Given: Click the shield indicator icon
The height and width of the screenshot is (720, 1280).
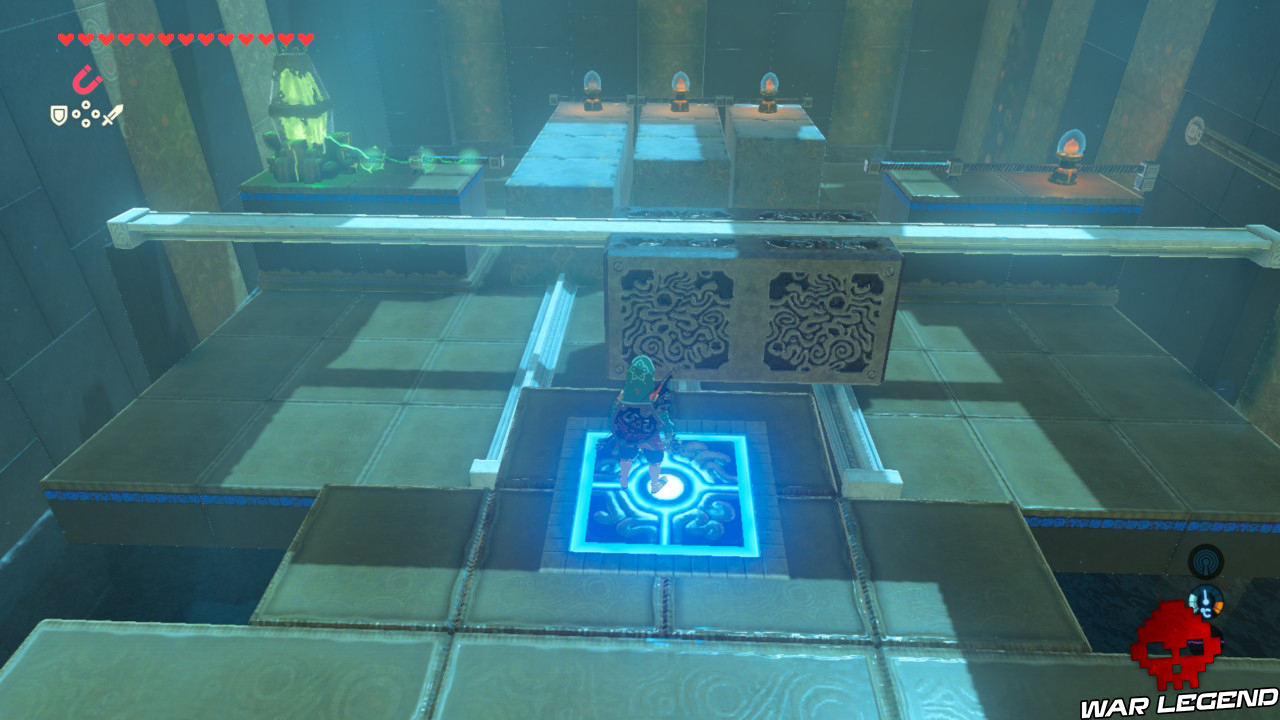Looking at the screenshot, I should click(58, 114).
